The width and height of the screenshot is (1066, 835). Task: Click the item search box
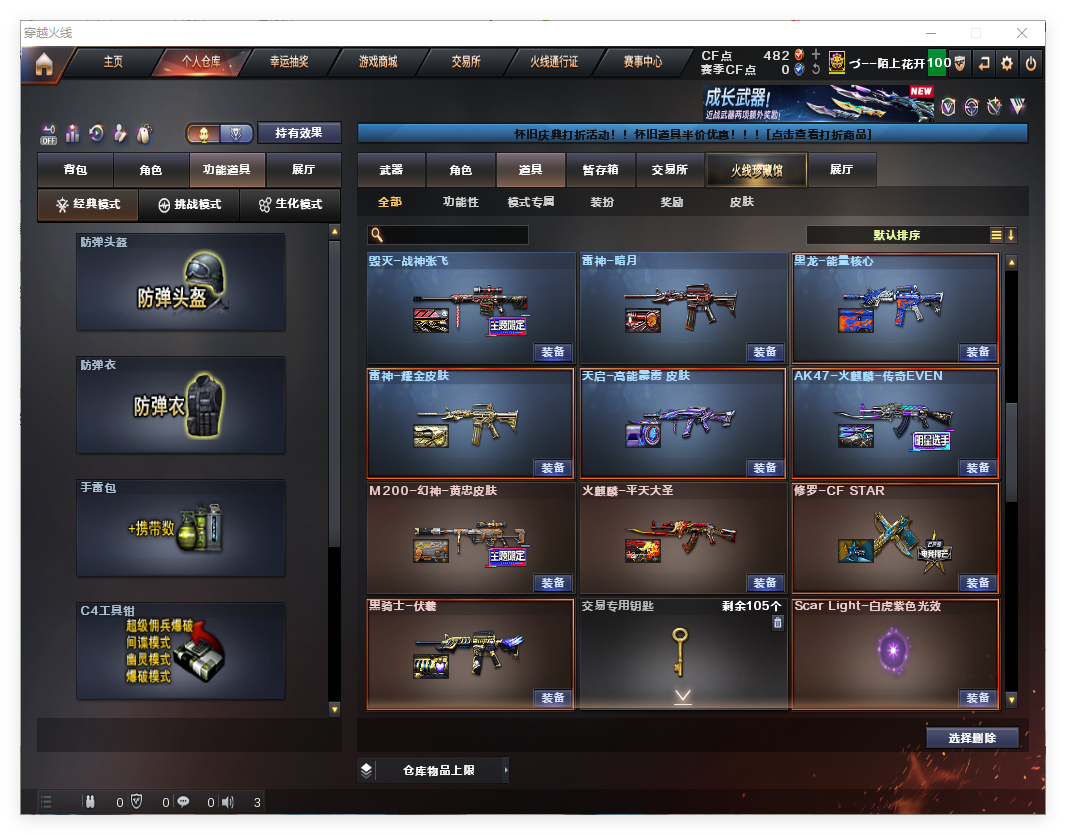click(x=448, y=235)
